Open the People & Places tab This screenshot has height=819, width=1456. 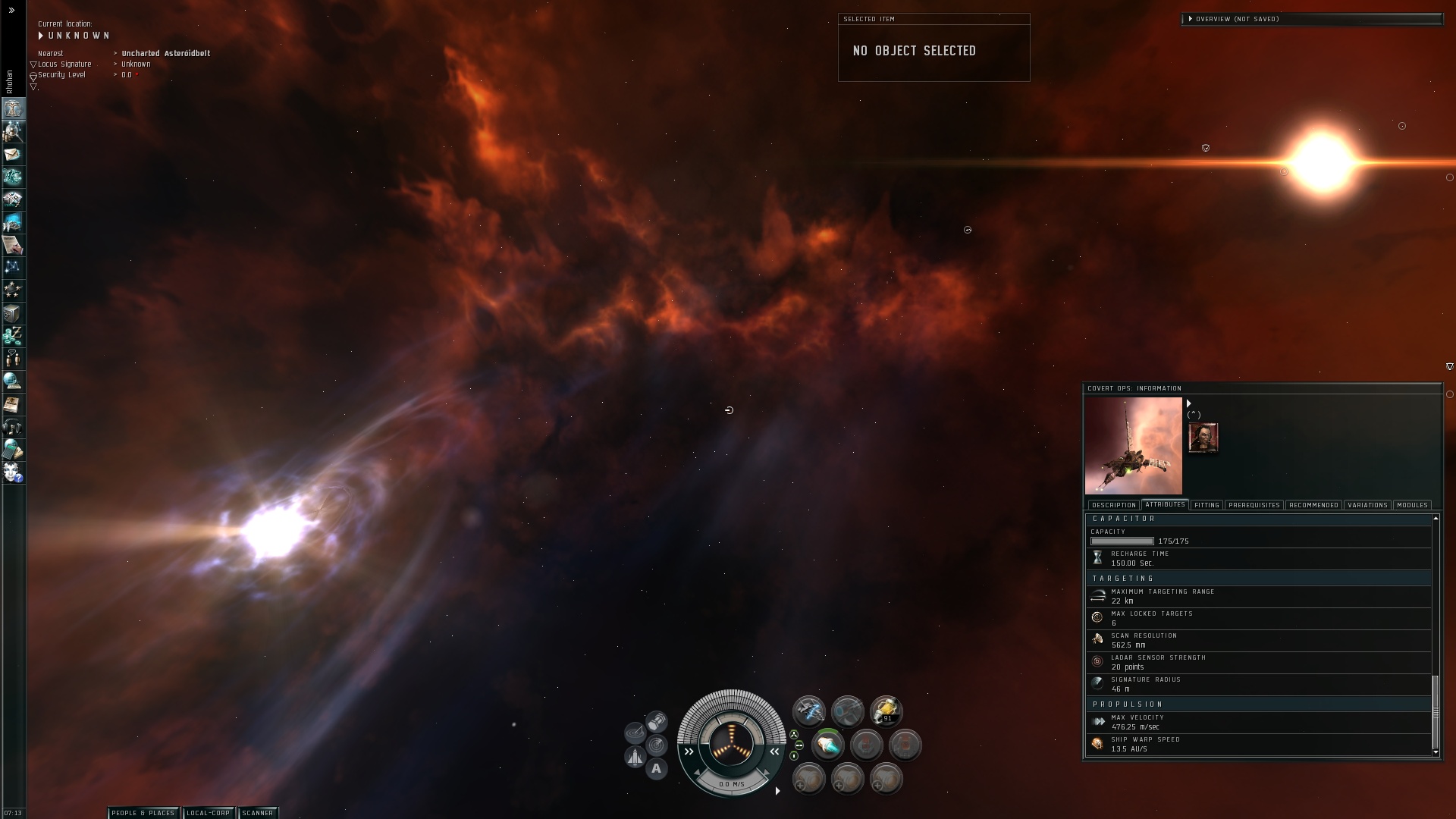click(x=143, y=813)
